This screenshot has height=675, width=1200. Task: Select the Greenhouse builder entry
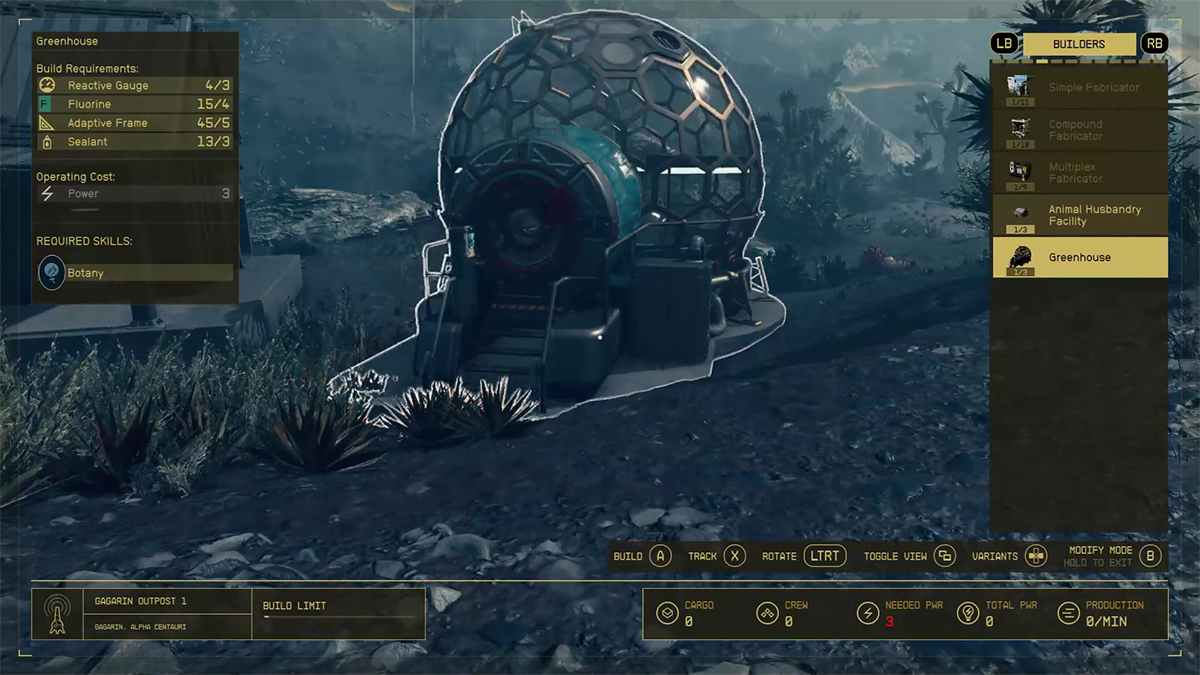click(x=1079, y=257)
